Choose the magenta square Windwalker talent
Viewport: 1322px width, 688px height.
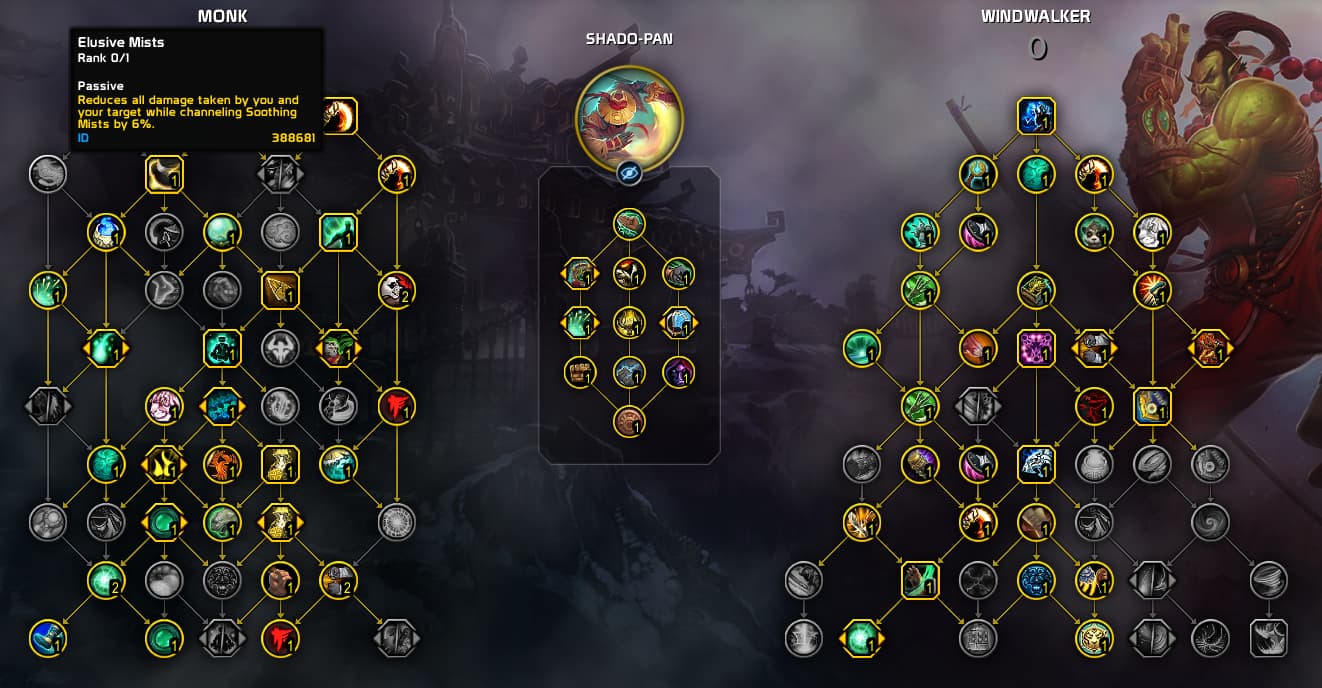tap(1036, 348)
